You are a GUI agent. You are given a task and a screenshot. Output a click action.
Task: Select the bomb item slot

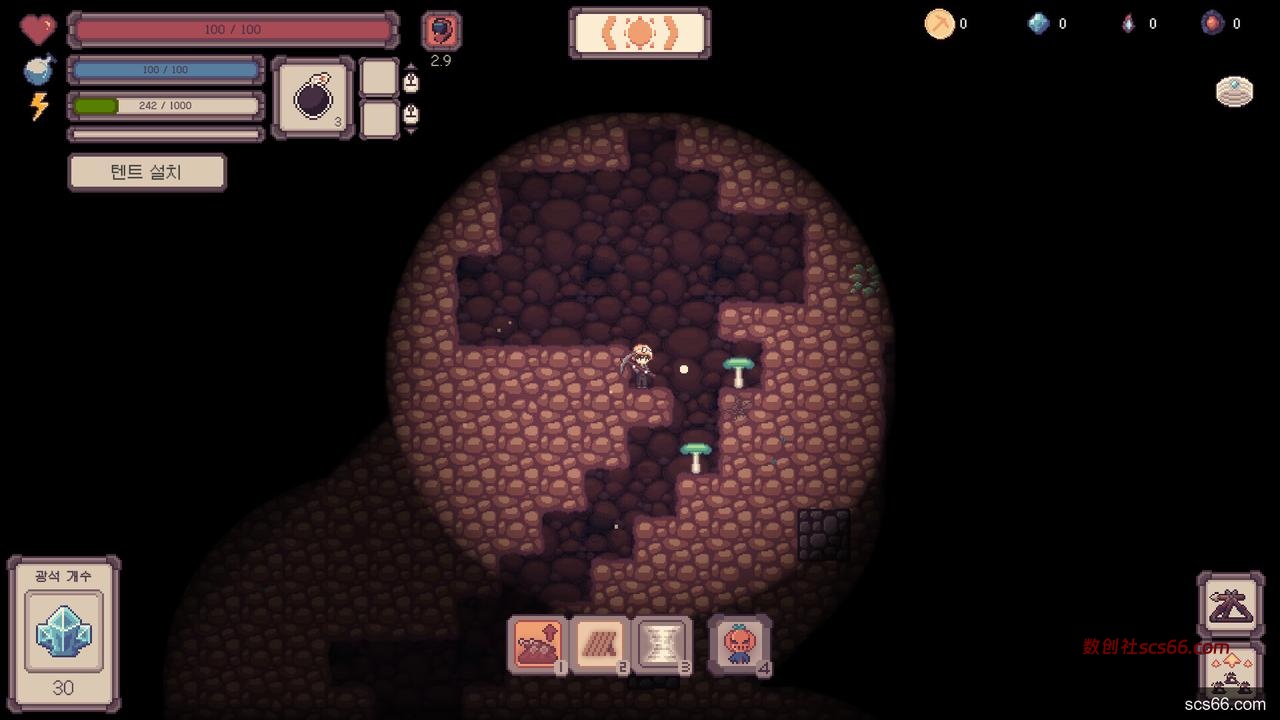(x=313, y=97)
